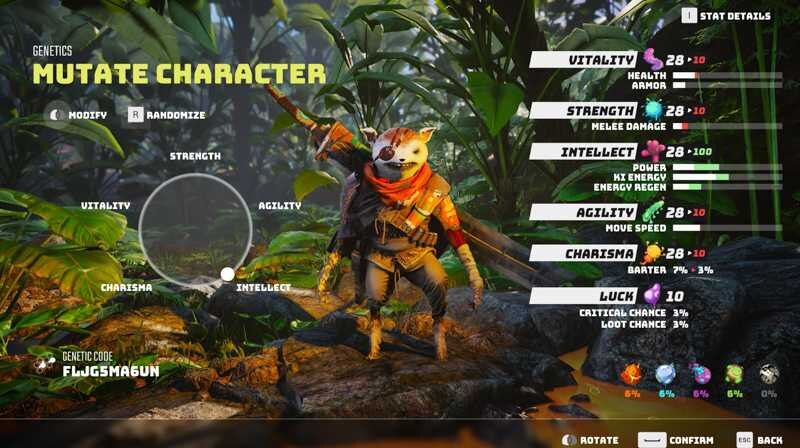Image resolution: width=800 pixels, height=448 pixels.
Task: Choose Intellect on the attribute wheel
Action: [263, 287]
